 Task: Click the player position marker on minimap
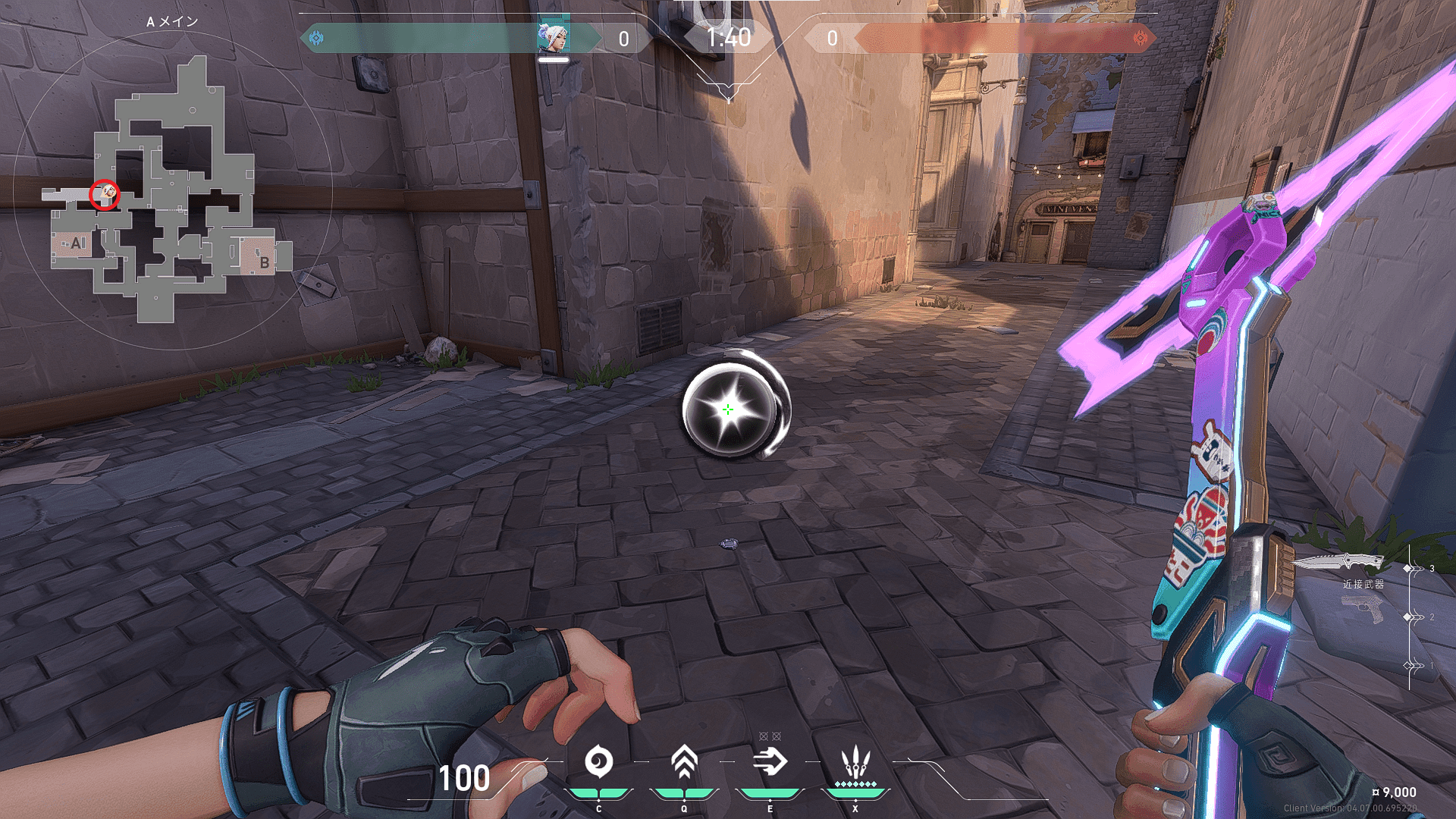coord(105,195)
